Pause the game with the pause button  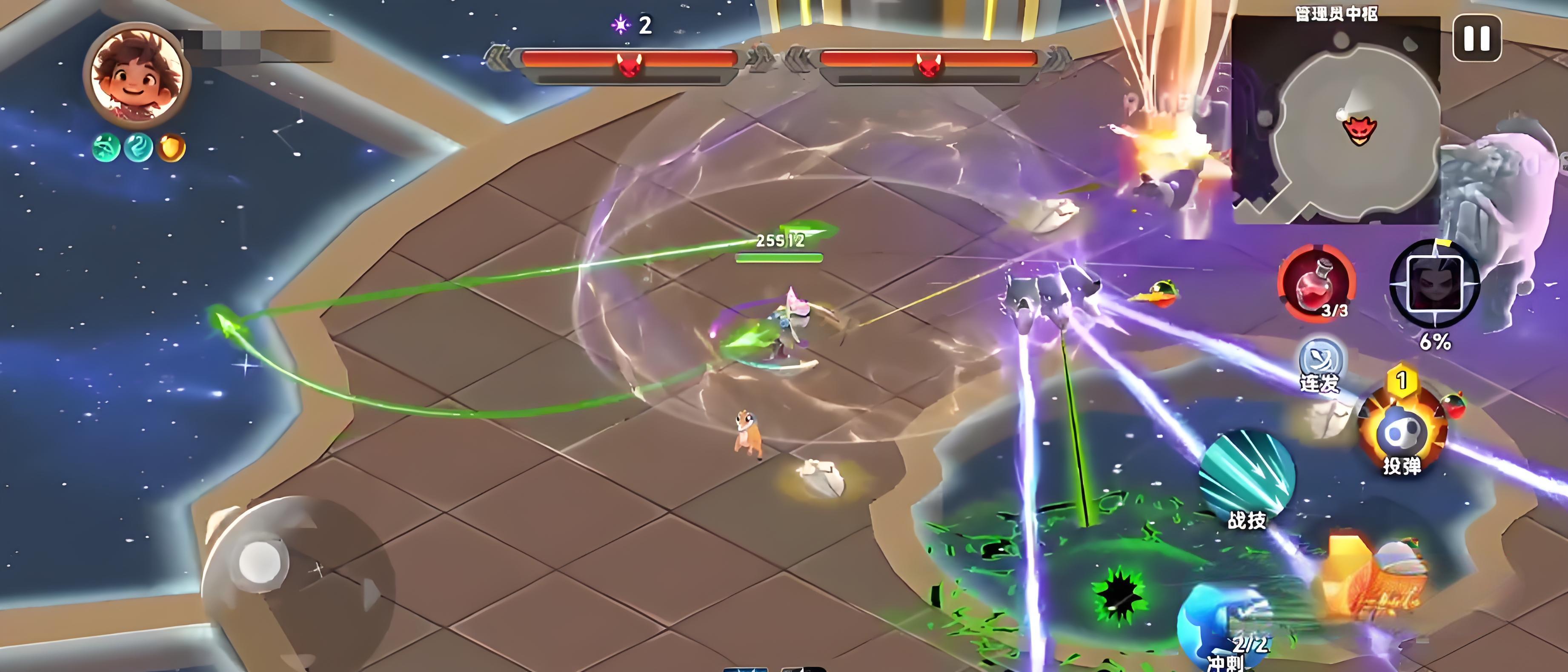(x=1476, y=38)
